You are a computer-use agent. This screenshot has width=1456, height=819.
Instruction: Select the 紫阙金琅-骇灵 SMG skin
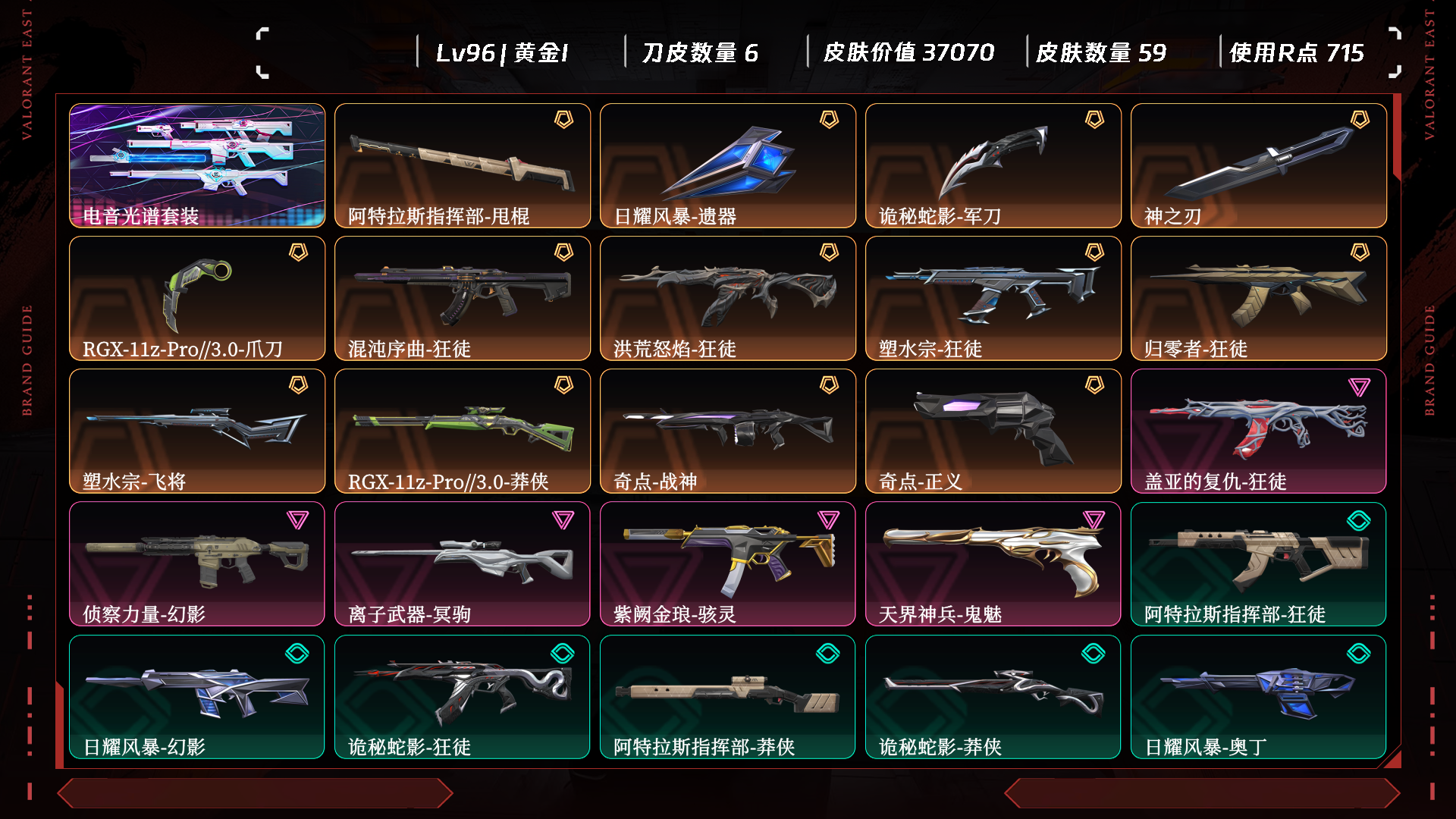[728, 563]
